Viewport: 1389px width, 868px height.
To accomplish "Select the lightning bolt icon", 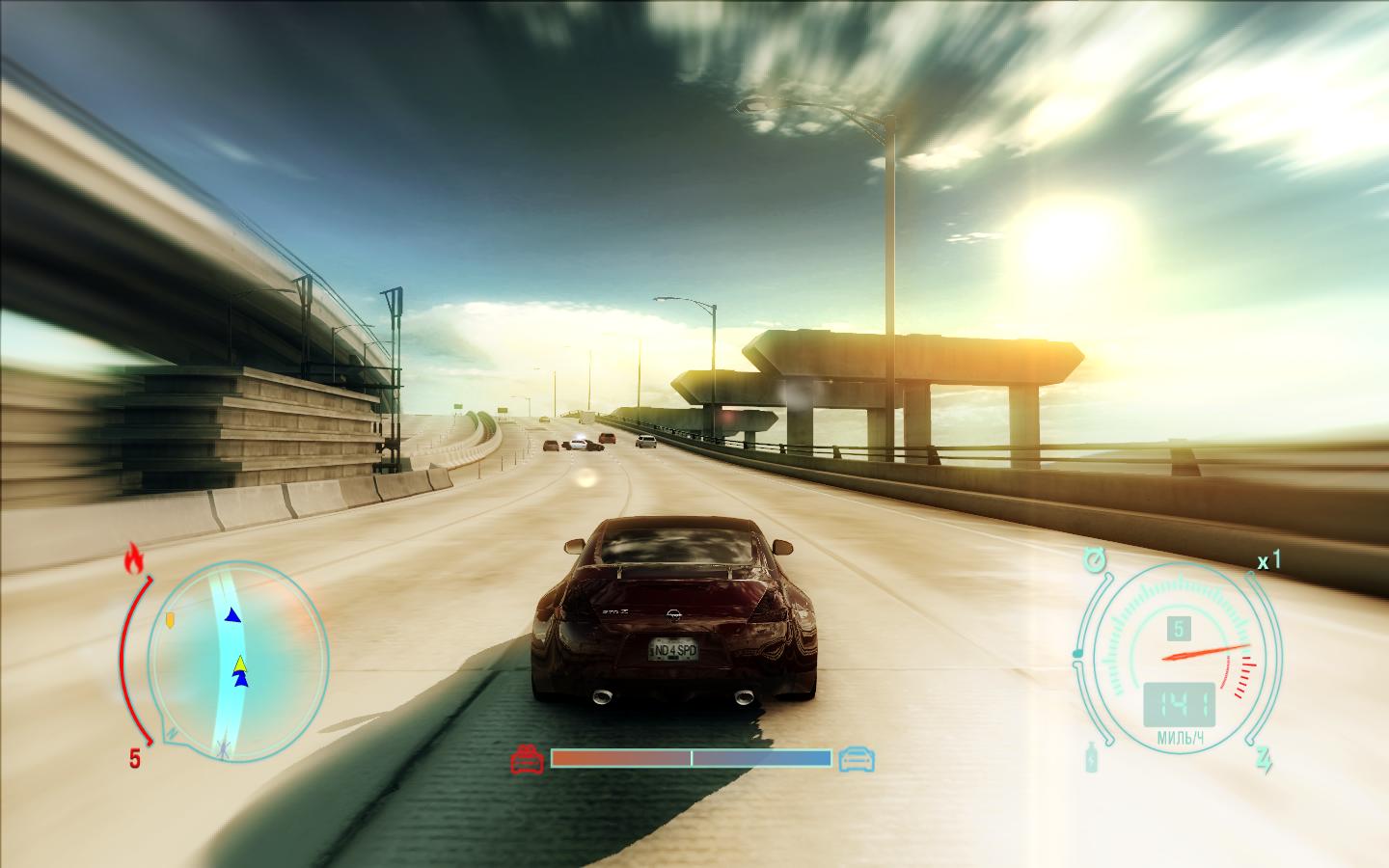I will (x=1263, y=759).
